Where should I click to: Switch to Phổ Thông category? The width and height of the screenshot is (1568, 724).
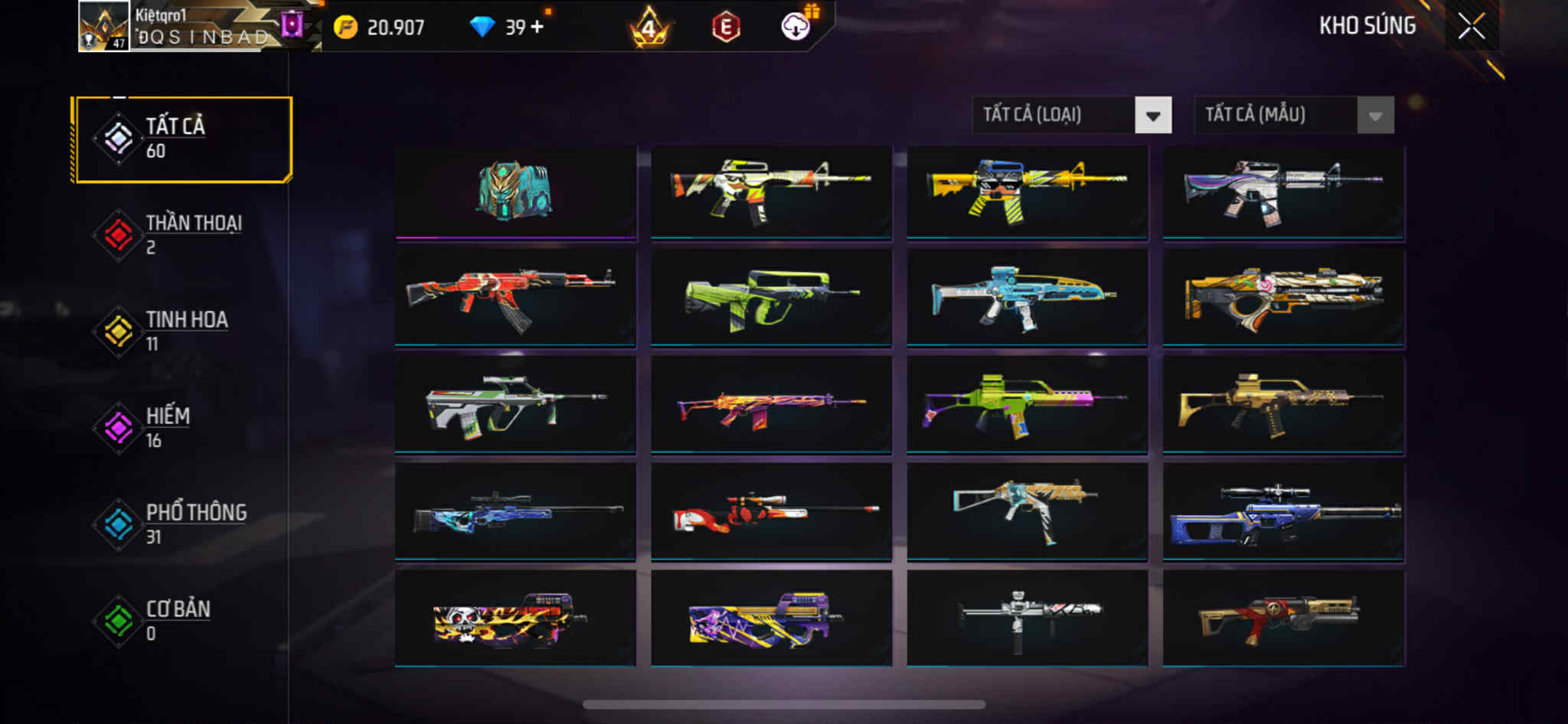(182, 524)
